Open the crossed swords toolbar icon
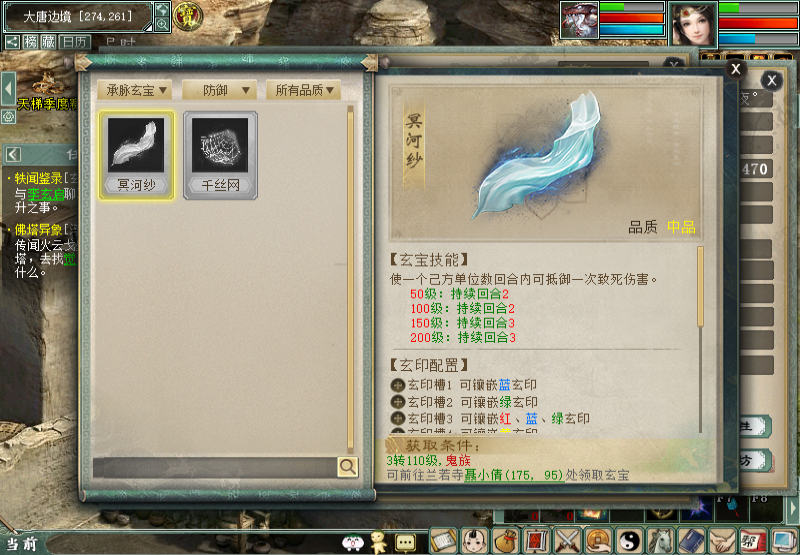The width and height of the screenshot is (800, 555). coord(568,541)
